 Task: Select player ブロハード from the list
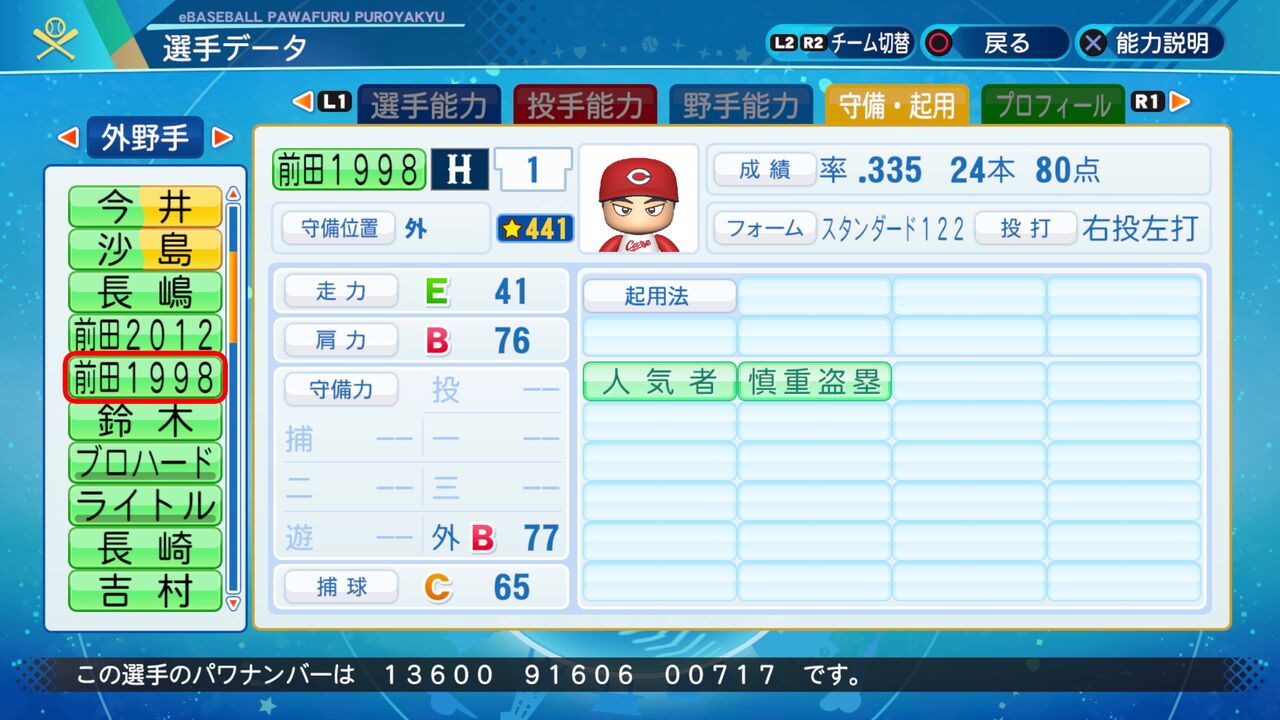[144, 461]
